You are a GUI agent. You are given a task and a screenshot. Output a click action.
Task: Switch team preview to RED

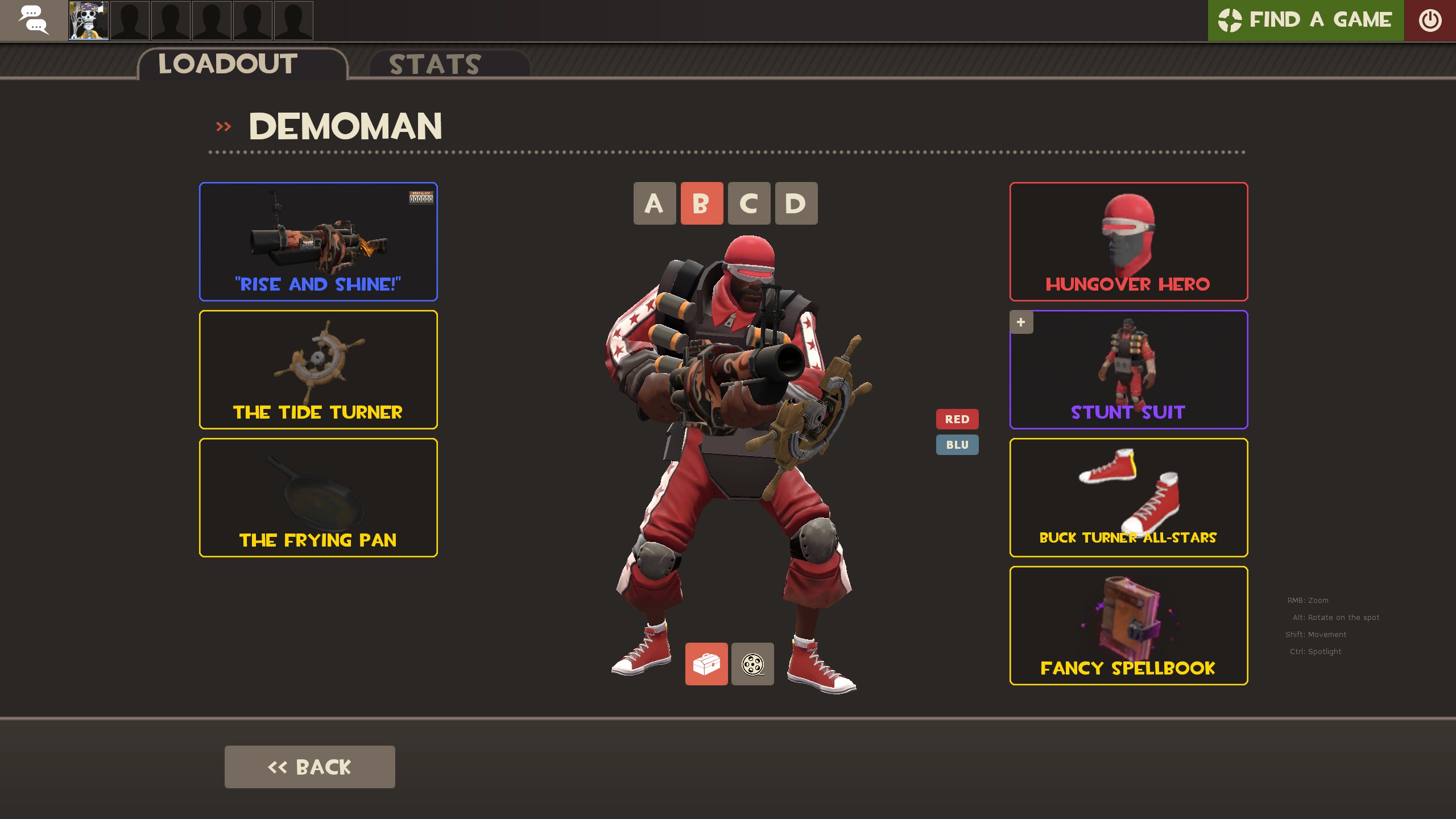point(958,419)
